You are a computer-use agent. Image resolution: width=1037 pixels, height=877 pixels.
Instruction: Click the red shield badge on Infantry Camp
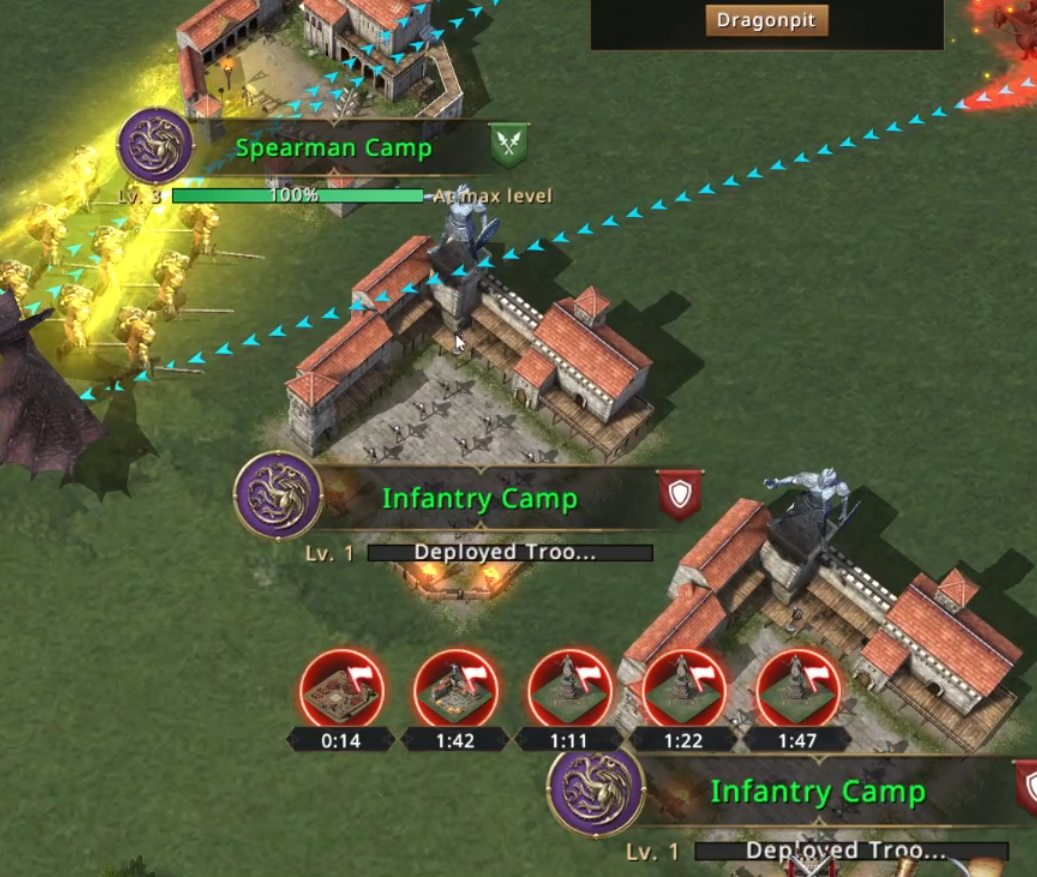coord(680,494)
